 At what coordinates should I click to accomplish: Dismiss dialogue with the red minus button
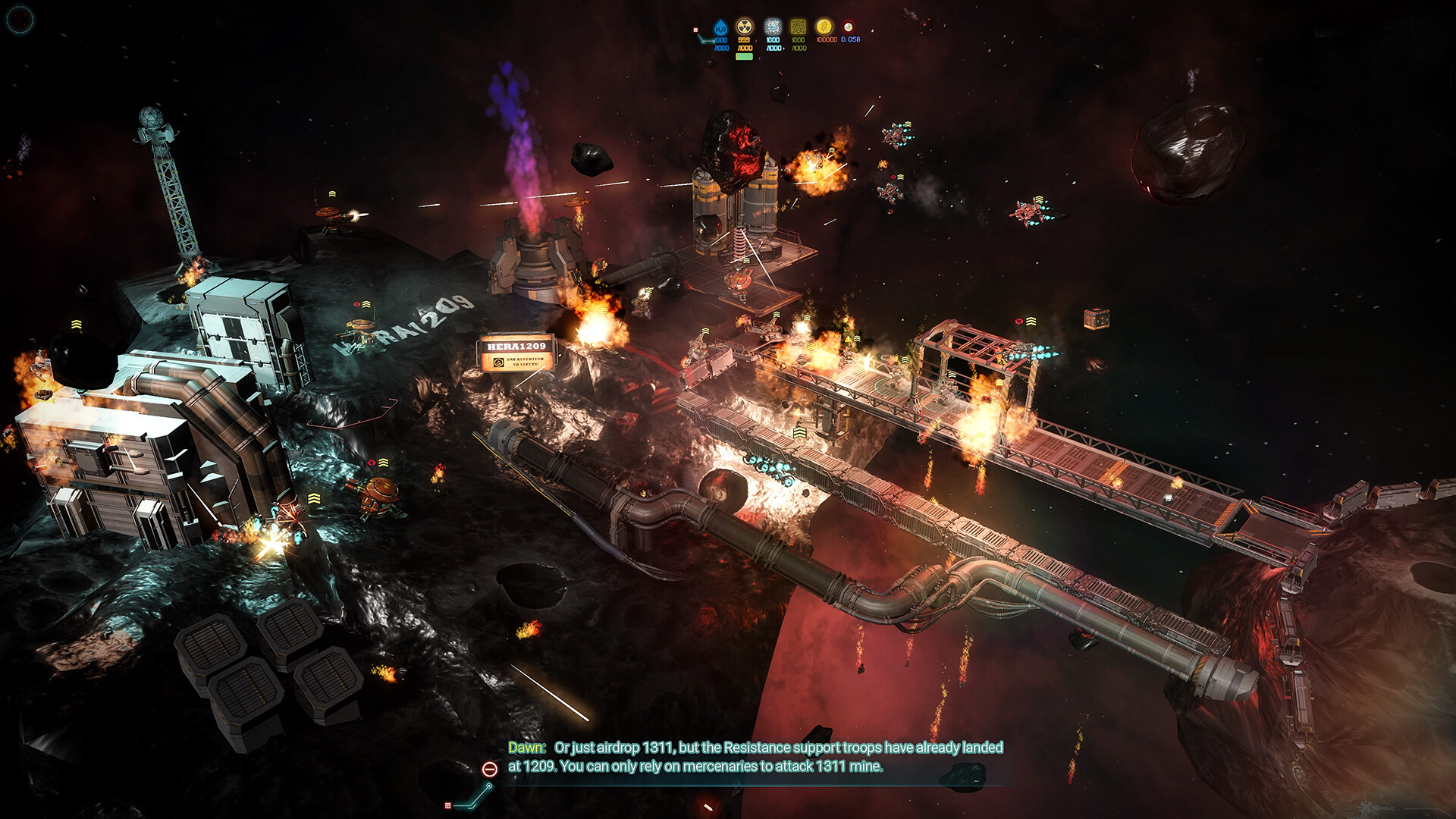coord(490,769)
